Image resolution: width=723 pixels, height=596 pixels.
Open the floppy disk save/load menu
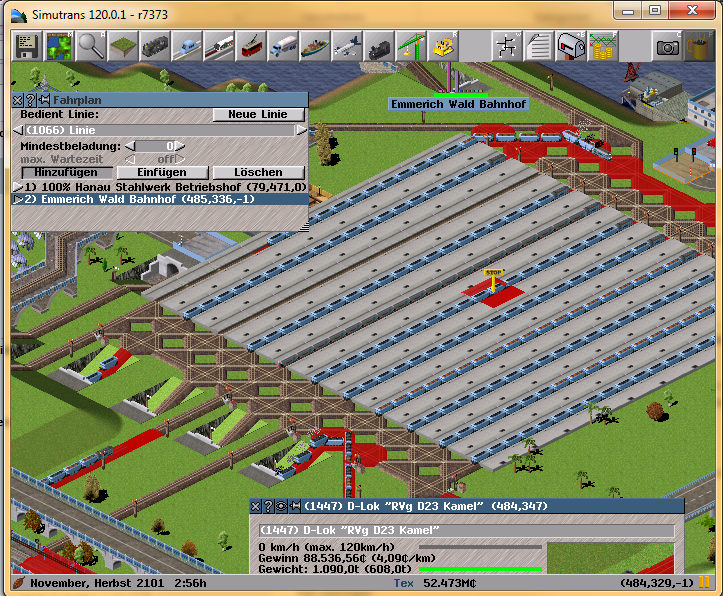[x=26, y=46]
